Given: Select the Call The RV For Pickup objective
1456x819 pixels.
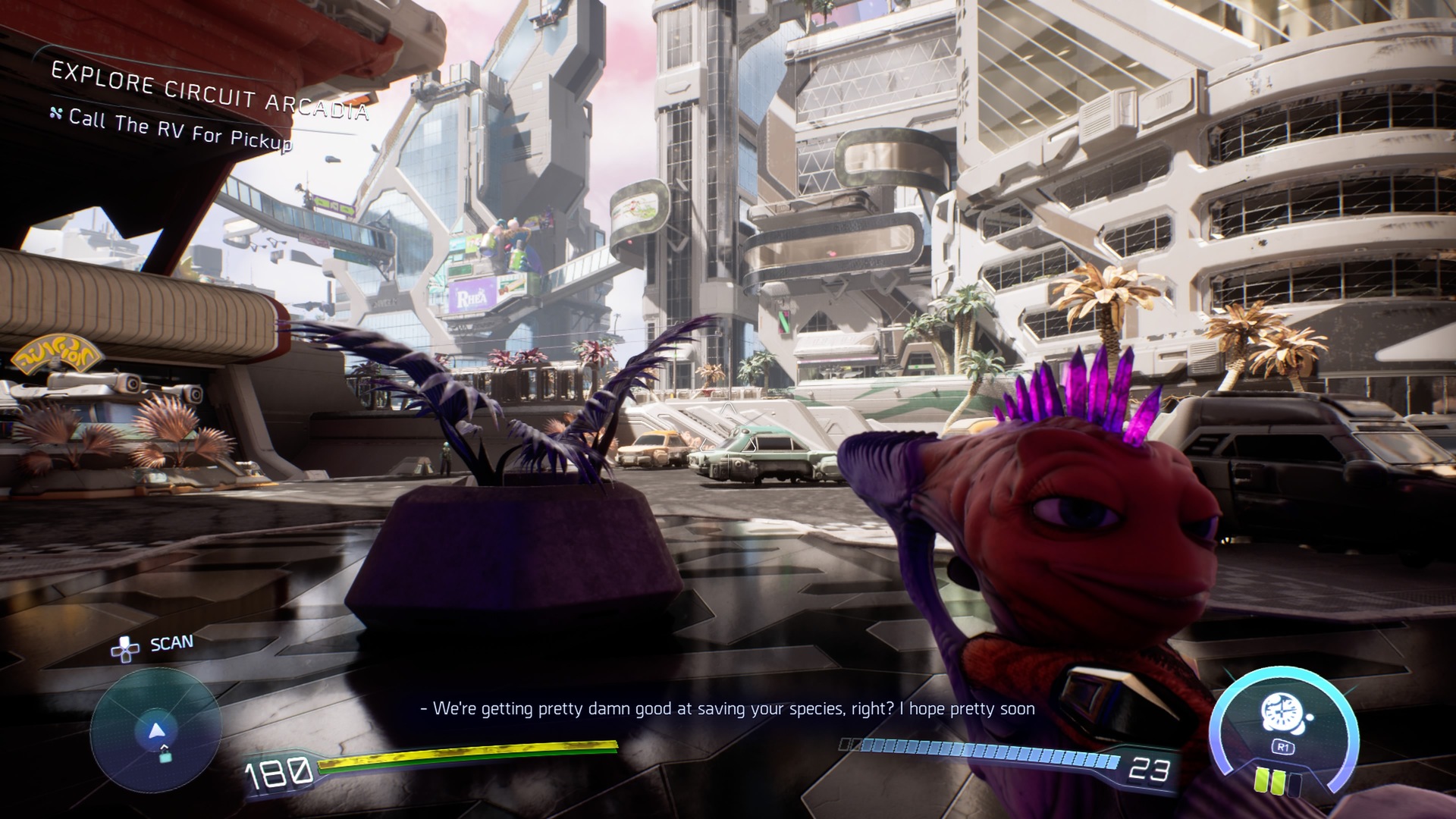Looking at the screenshot, I should pos(180,128).
